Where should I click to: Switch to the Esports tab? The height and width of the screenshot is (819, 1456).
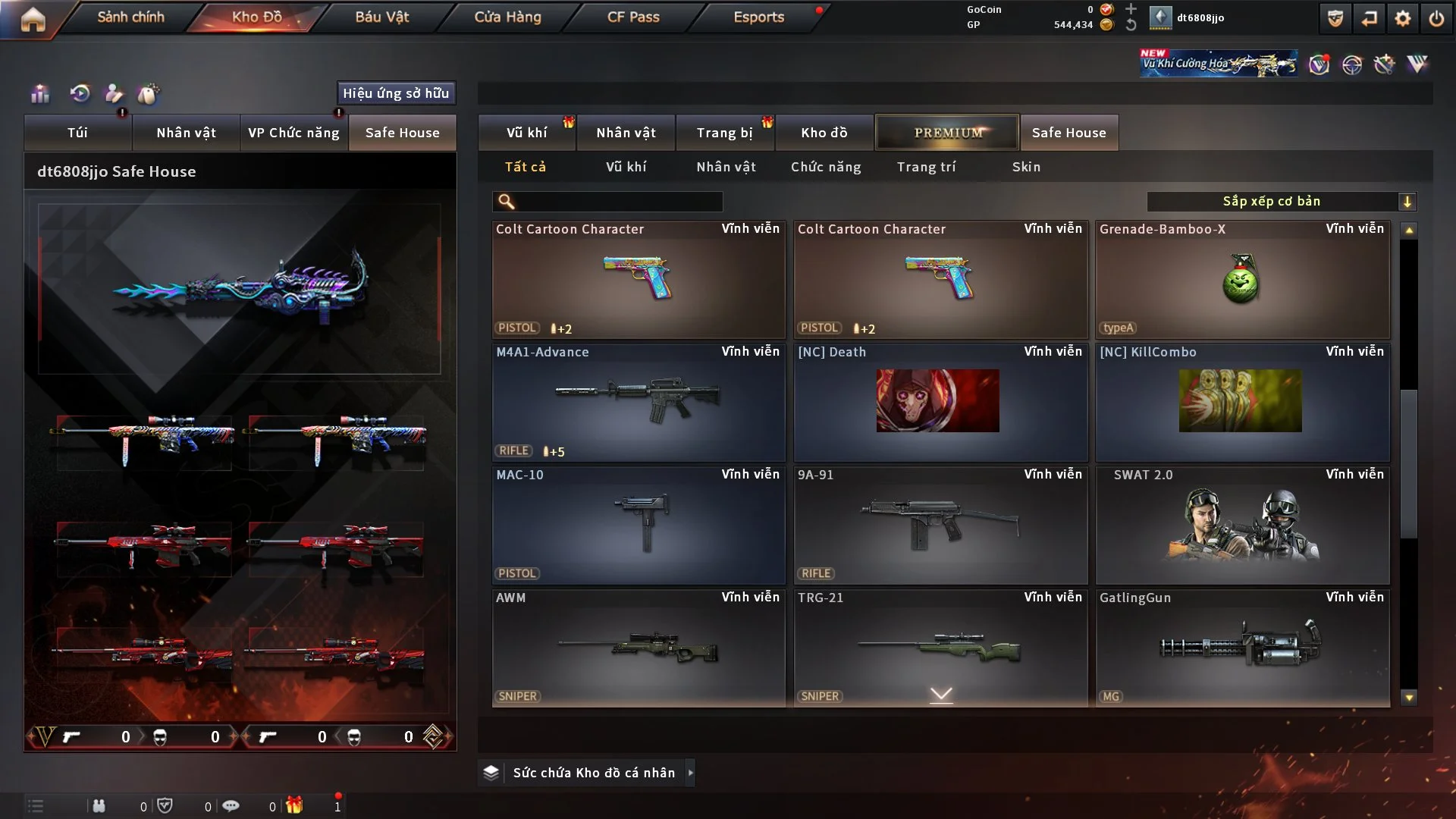click(758, 17)
